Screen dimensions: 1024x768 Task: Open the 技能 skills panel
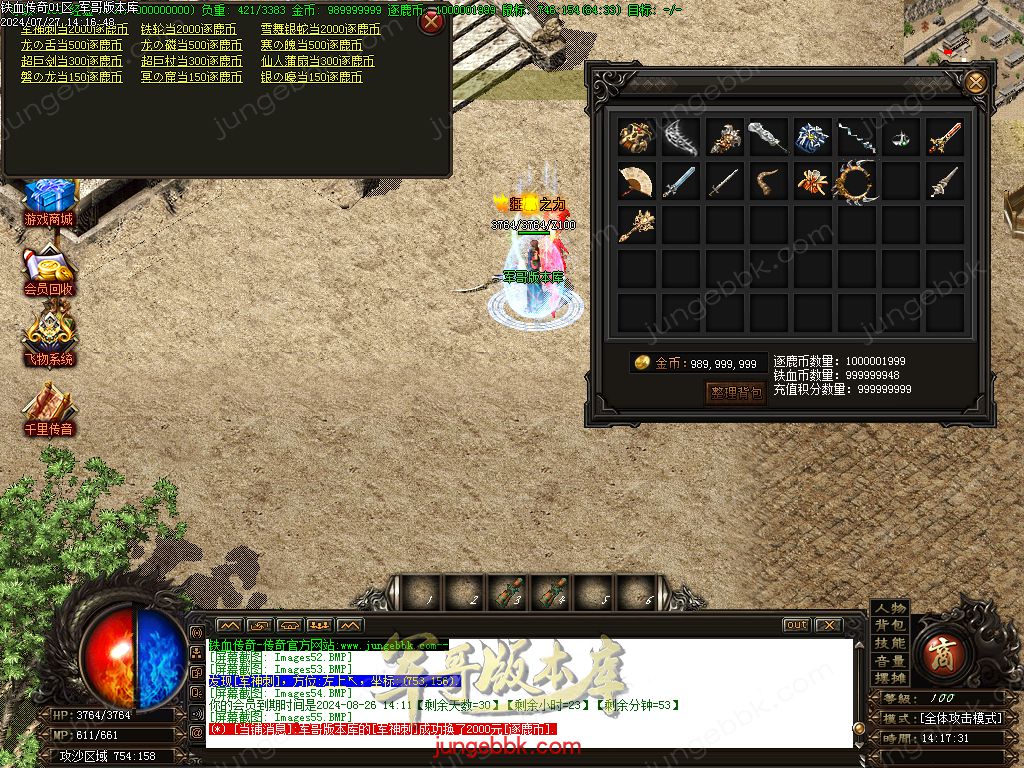[x=889, y=643]
